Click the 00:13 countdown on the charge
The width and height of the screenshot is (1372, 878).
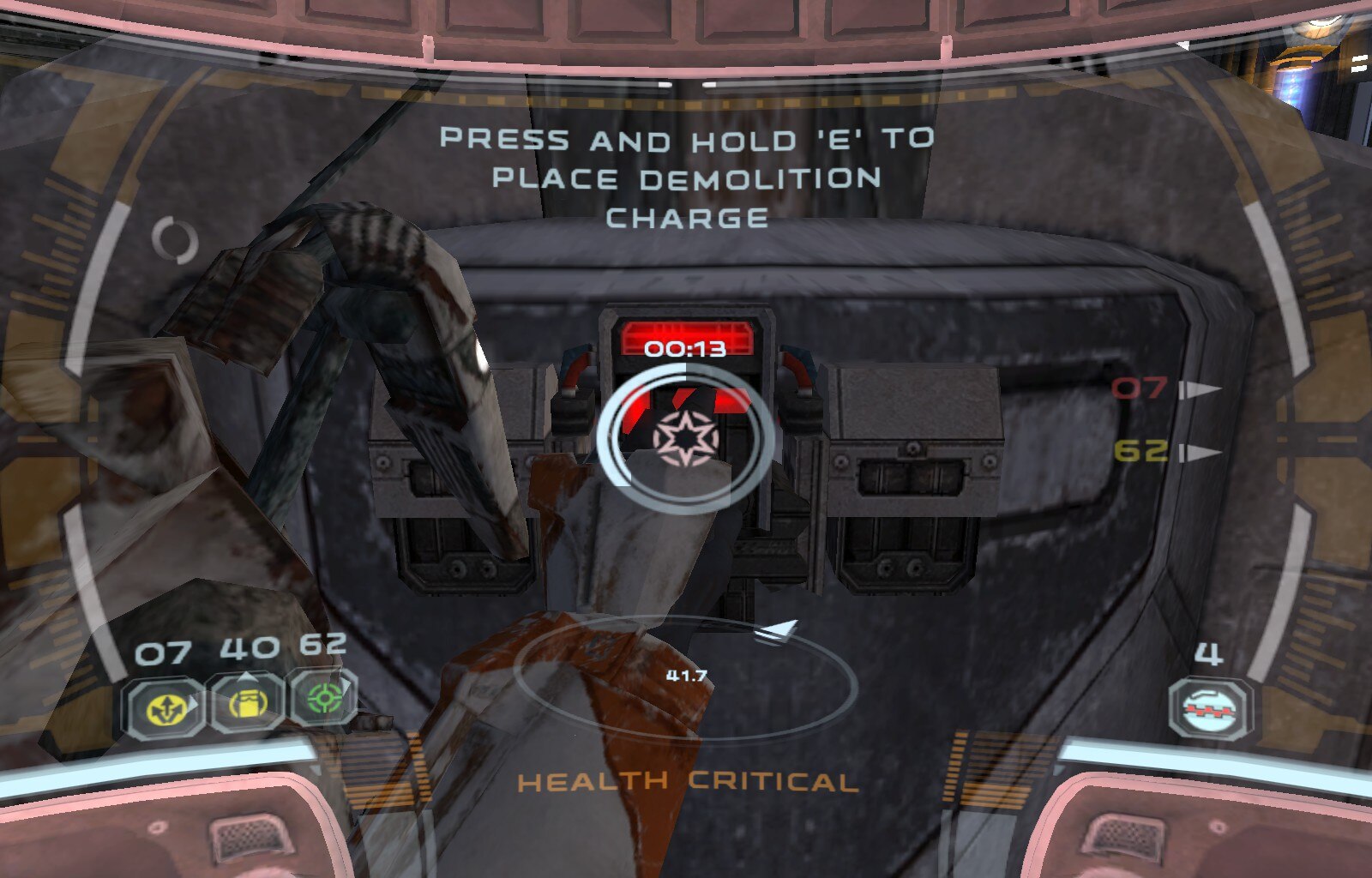(686, 346)
